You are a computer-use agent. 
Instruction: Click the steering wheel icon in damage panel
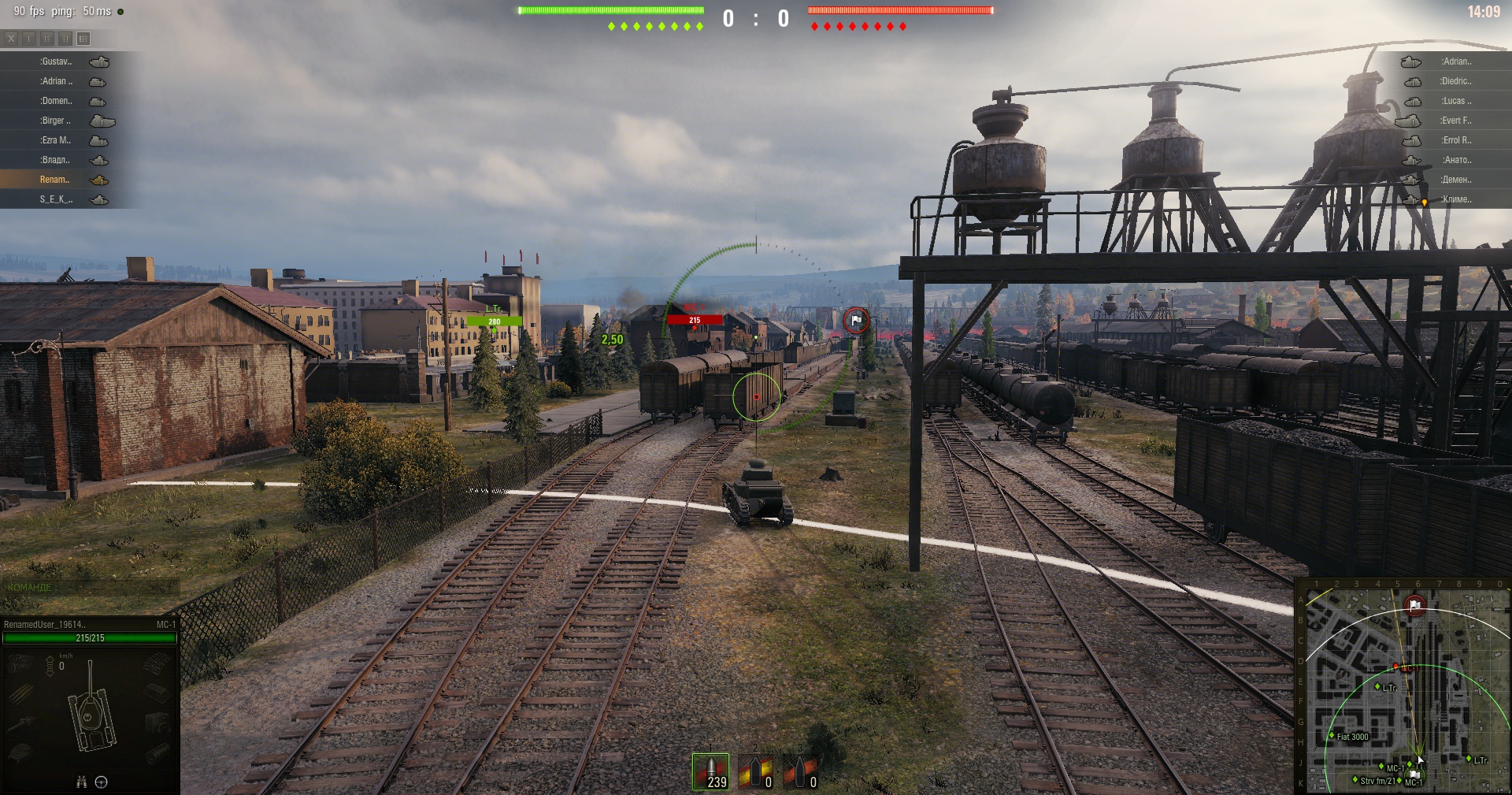point(102,782)
